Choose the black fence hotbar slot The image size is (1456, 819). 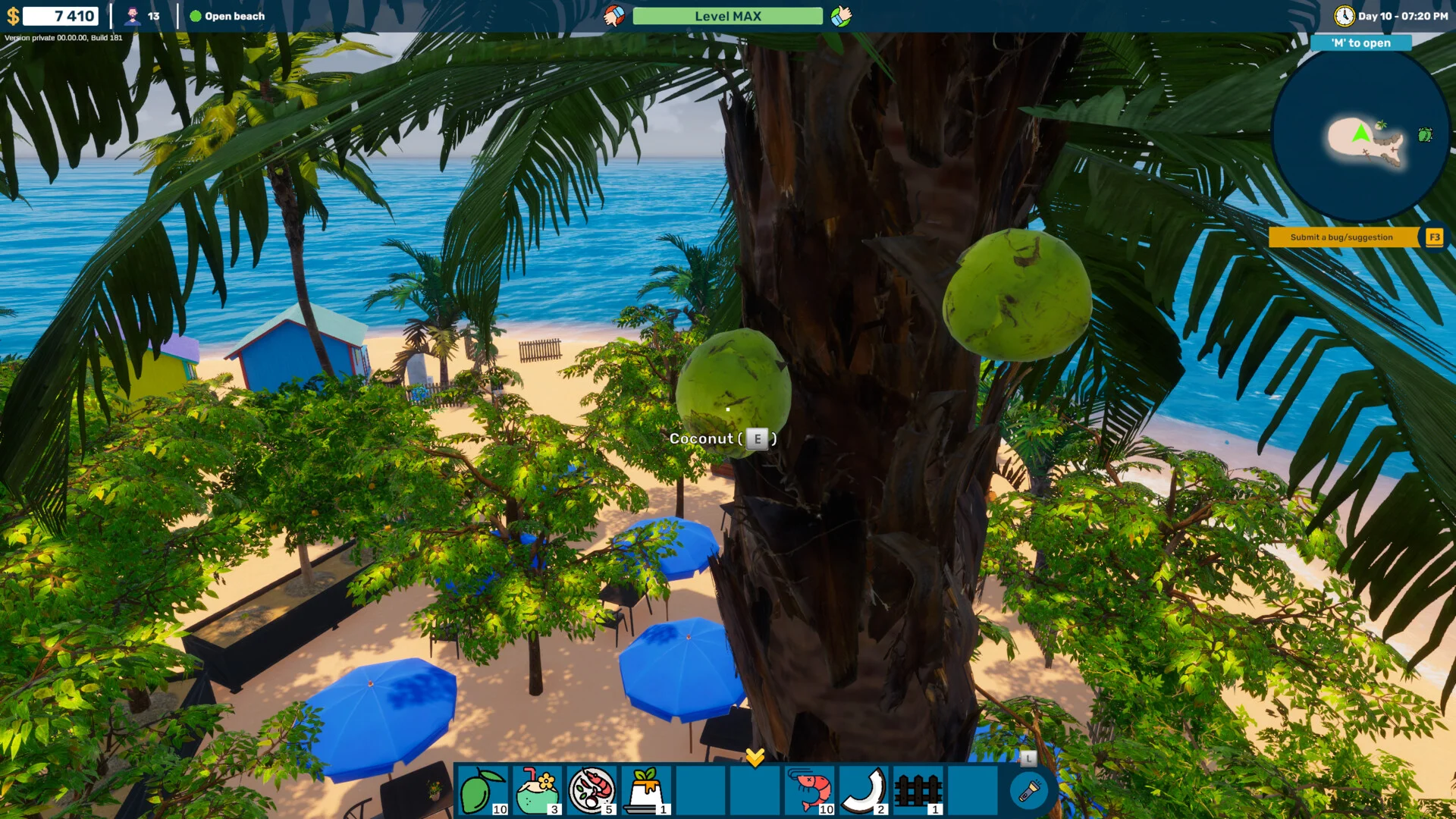click(918, 790)
